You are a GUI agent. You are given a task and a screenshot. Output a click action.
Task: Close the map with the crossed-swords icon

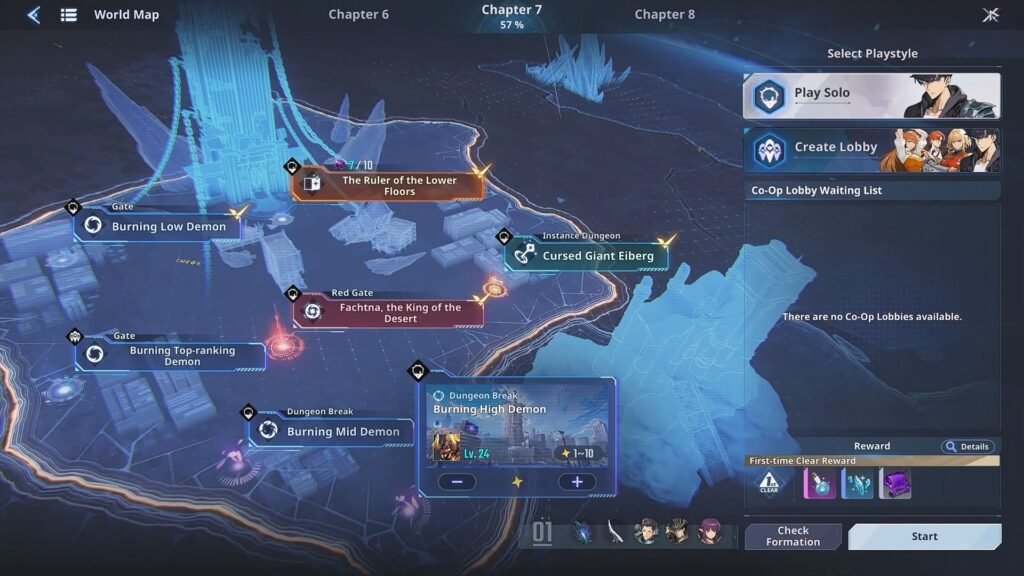click(990, 15)
